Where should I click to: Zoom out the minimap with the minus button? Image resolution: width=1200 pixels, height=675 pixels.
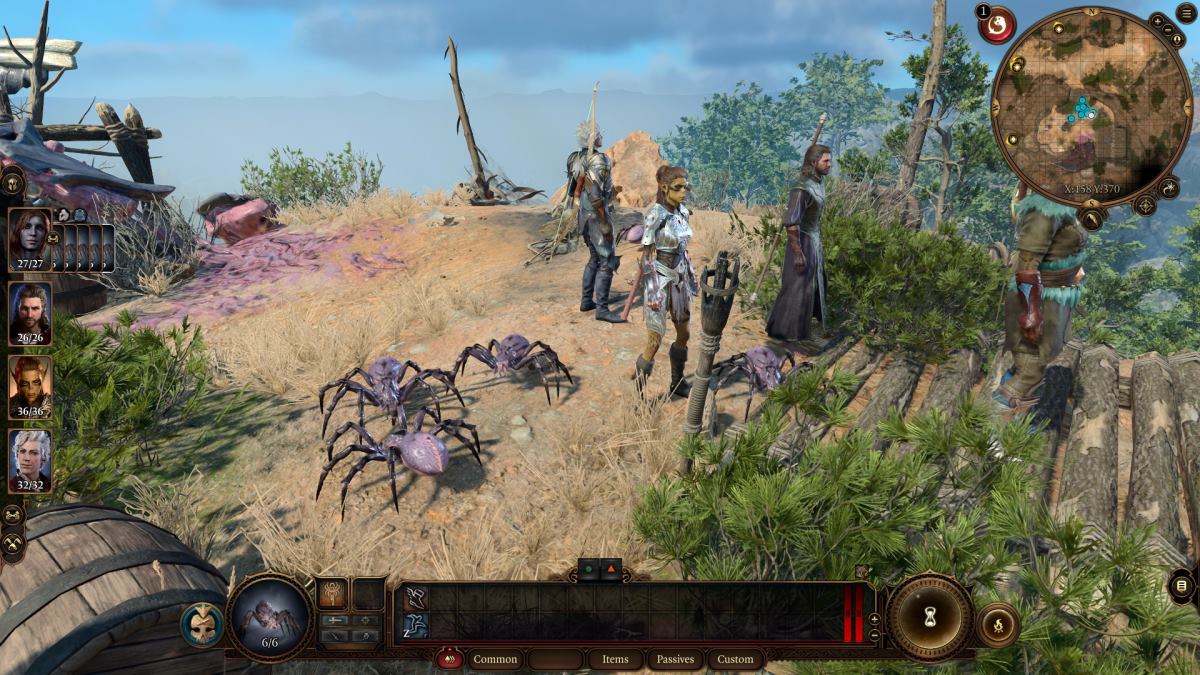tap(1171, 30)
